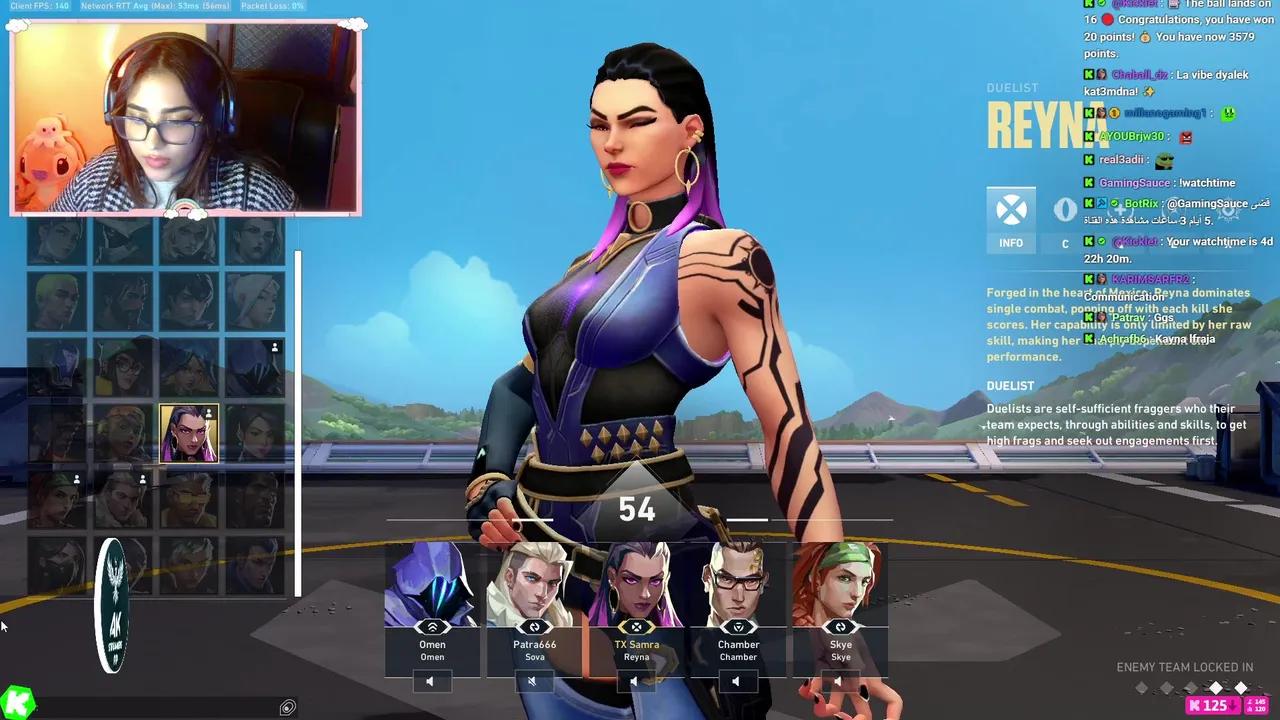
Task: Unmute Patra666's crossed-out speaker icon
Action: [533, 681]
